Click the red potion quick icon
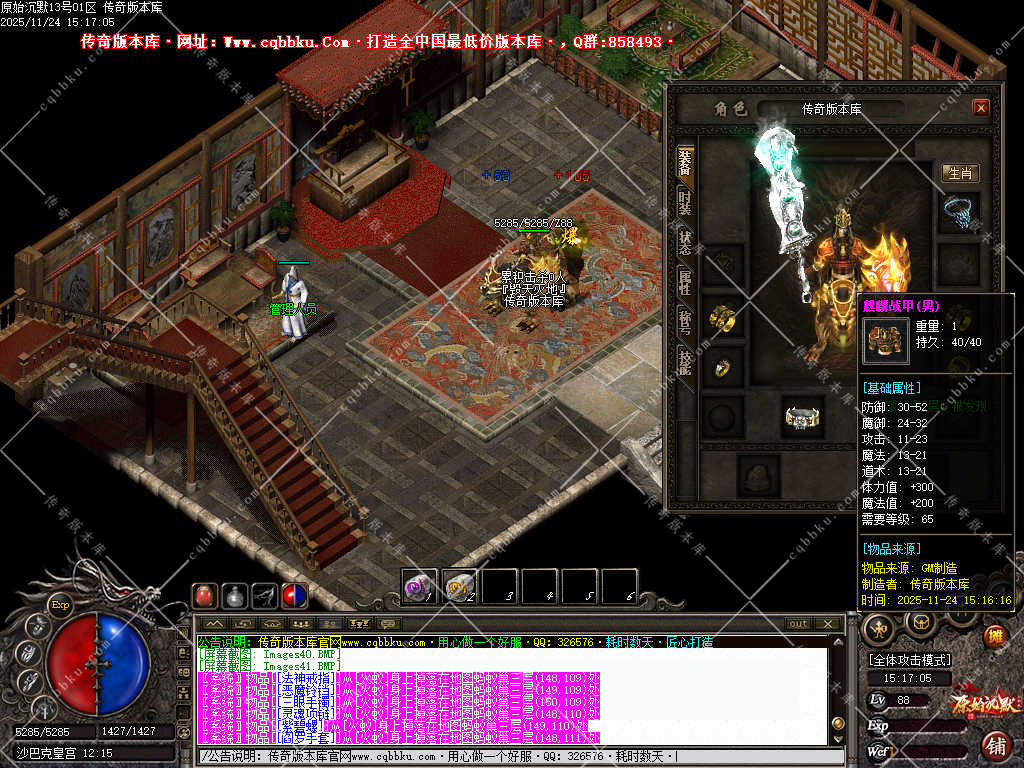This screenshot has width=1024, height=768. click(x=204, y=596)
